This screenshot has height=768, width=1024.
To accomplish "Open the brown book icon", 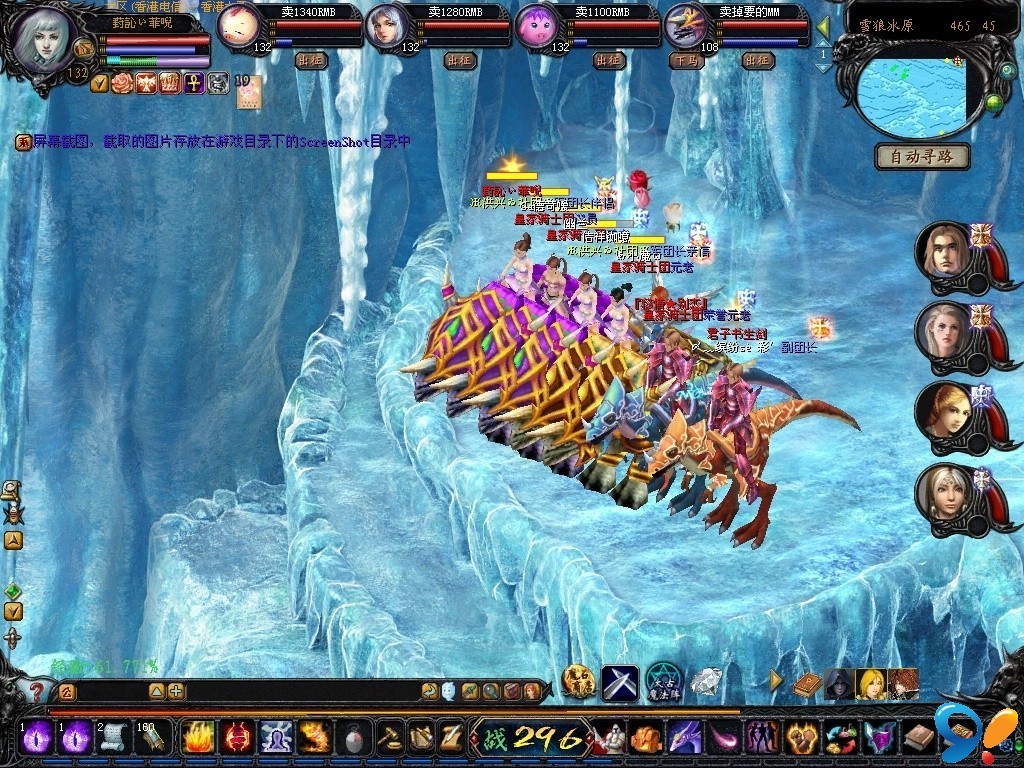I will [x=806, y=684].
